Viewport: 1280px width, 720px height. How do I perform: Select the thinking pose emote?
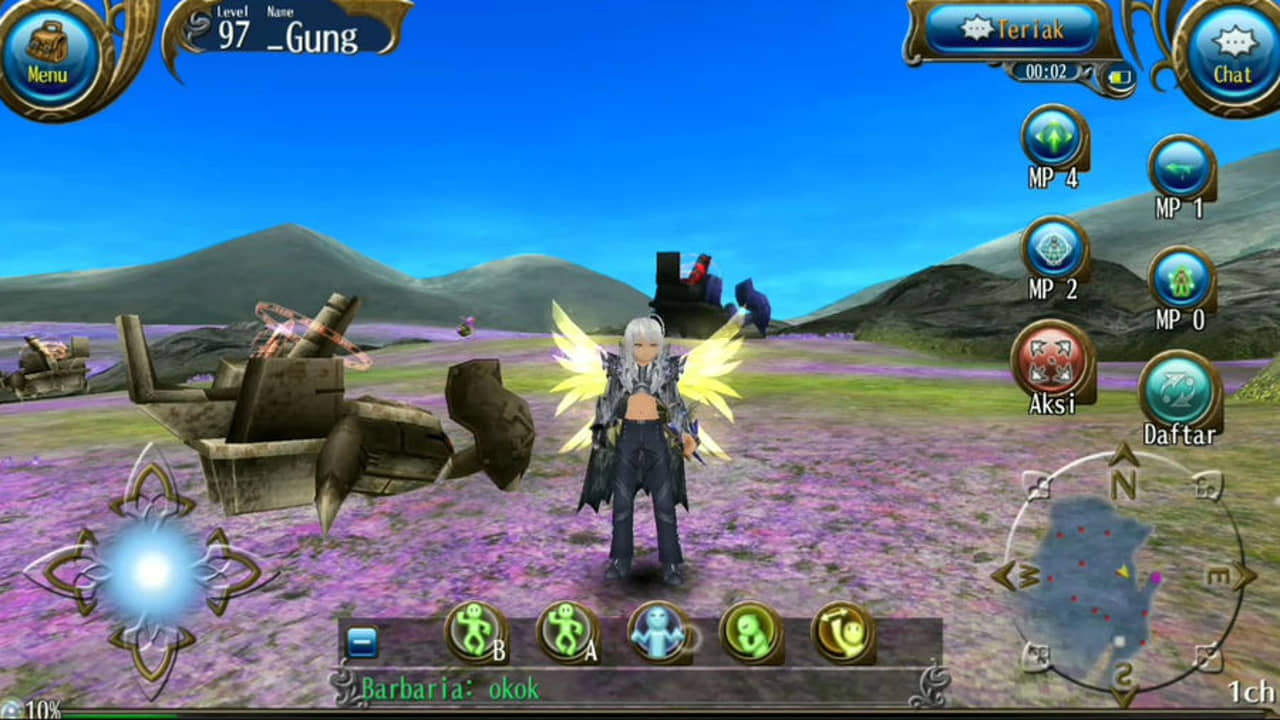(750, 632)
